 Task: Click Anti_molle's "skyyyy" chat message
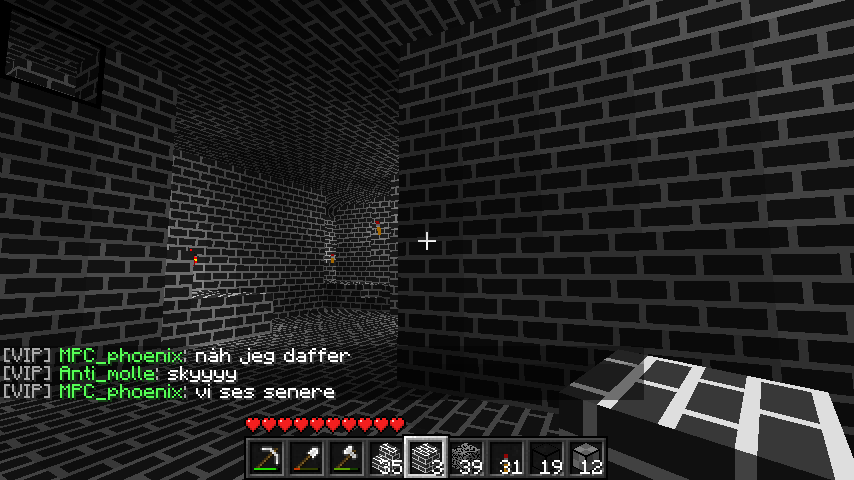click(x=215, y=374)
